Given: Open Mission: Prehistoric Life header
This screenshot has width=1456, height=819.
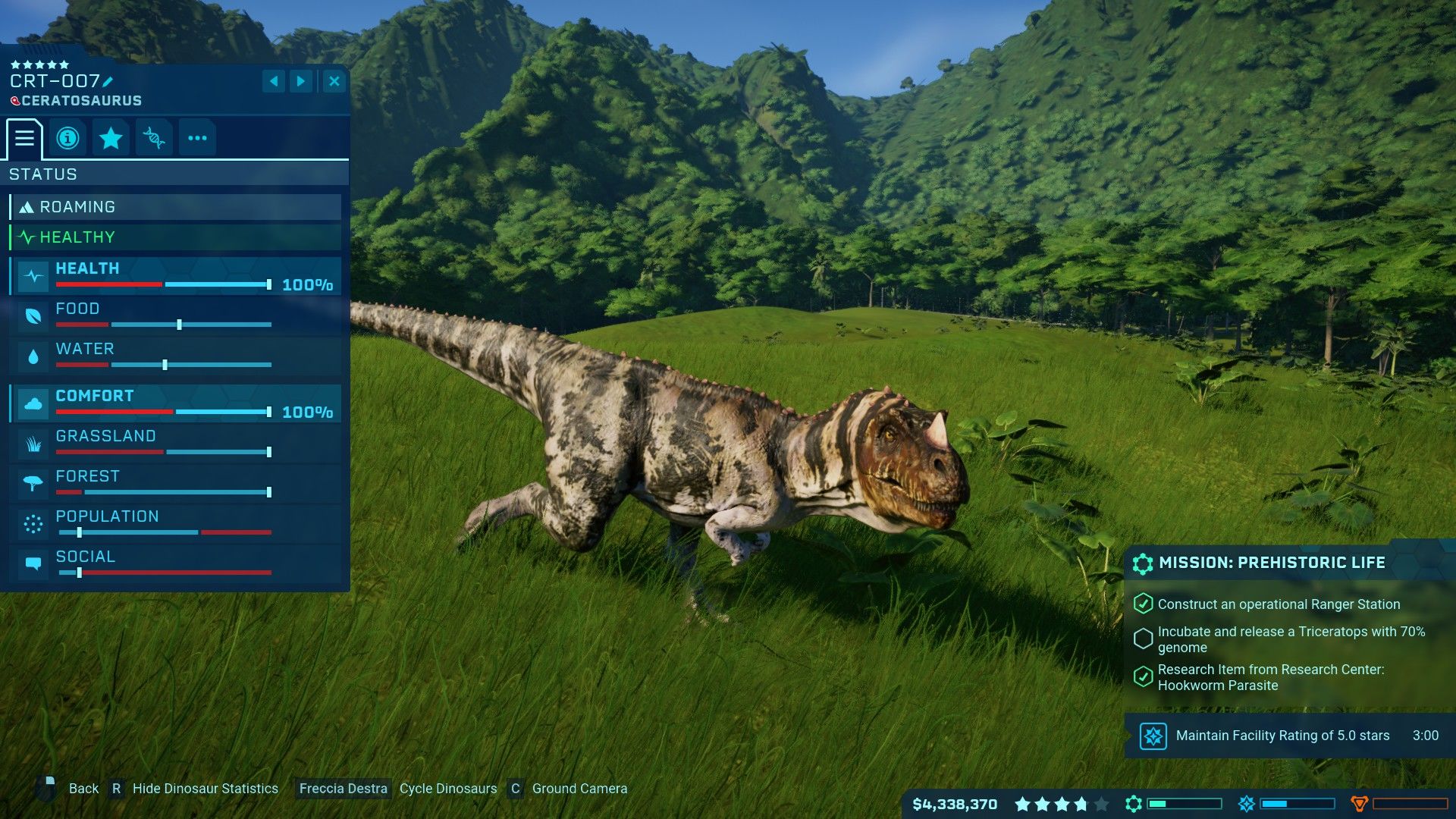Looking at the screenshot, I should 1272,563.
